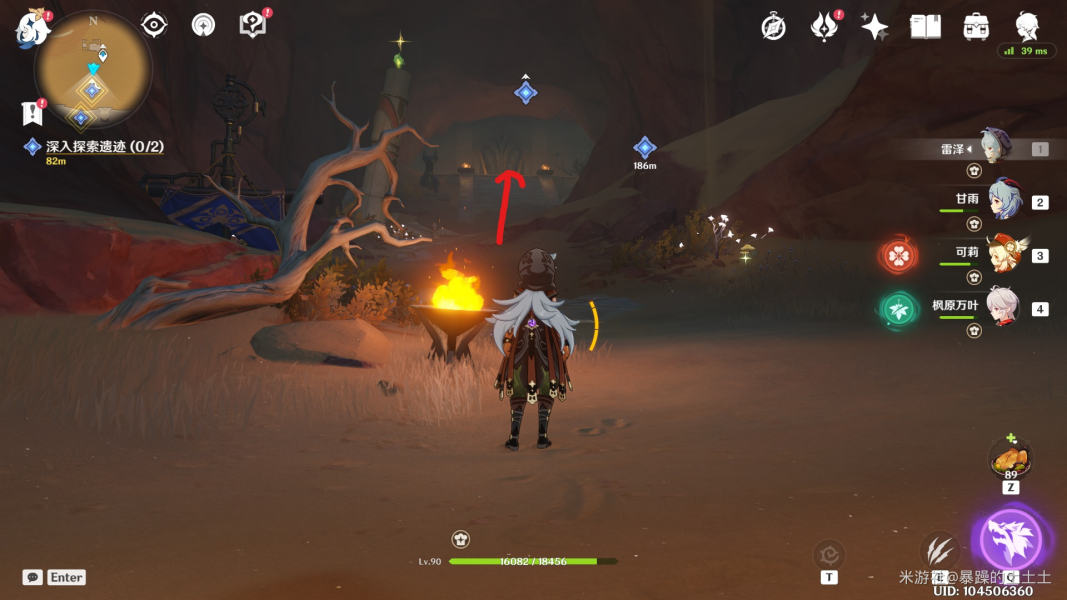The width and height of the screenshot is (1067, 600).
Task: Switch to party member 甘雨
Action: click(1003, 200)
